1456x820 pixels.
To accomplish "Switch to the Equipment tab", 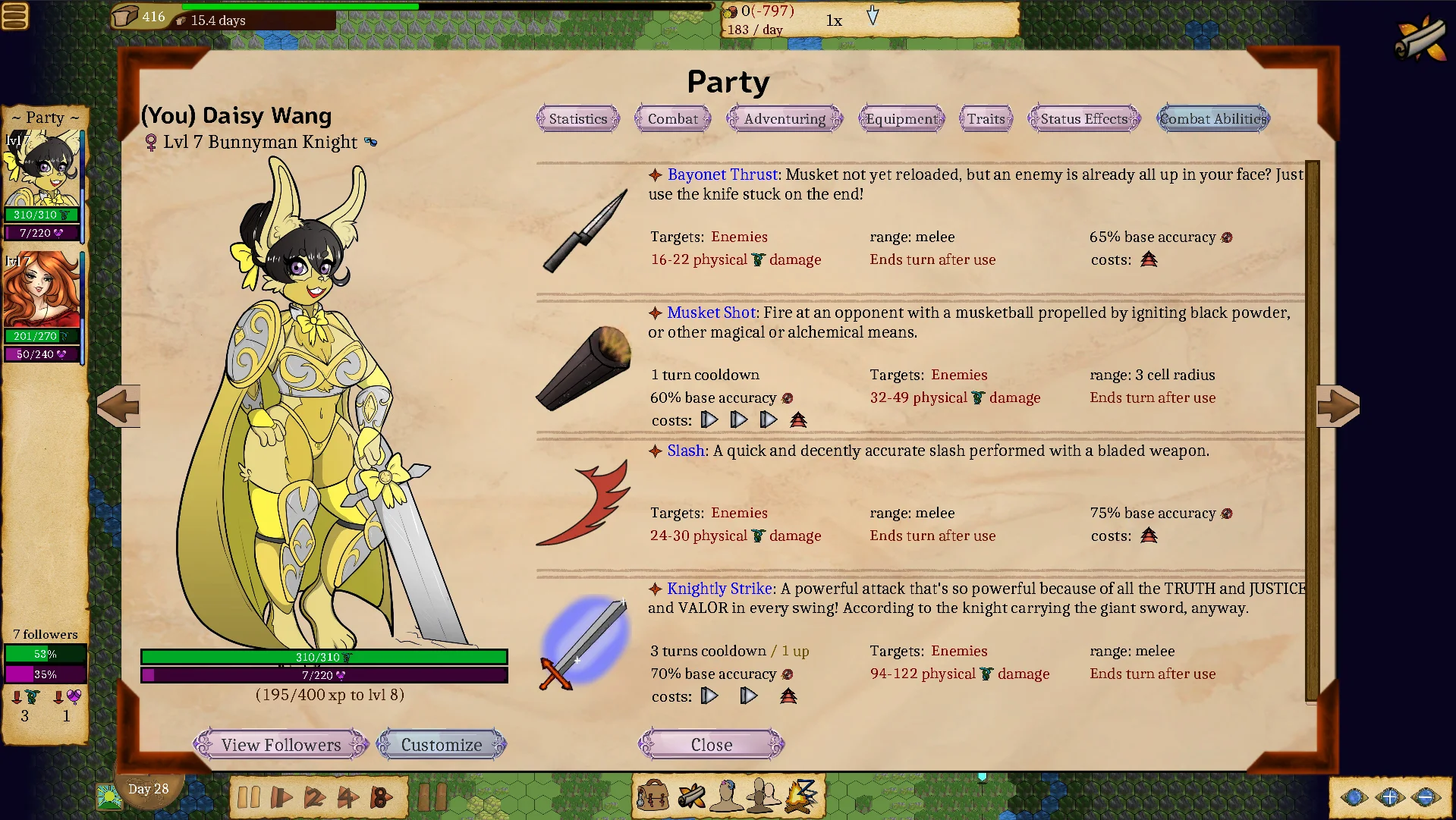I will [901, 119].
